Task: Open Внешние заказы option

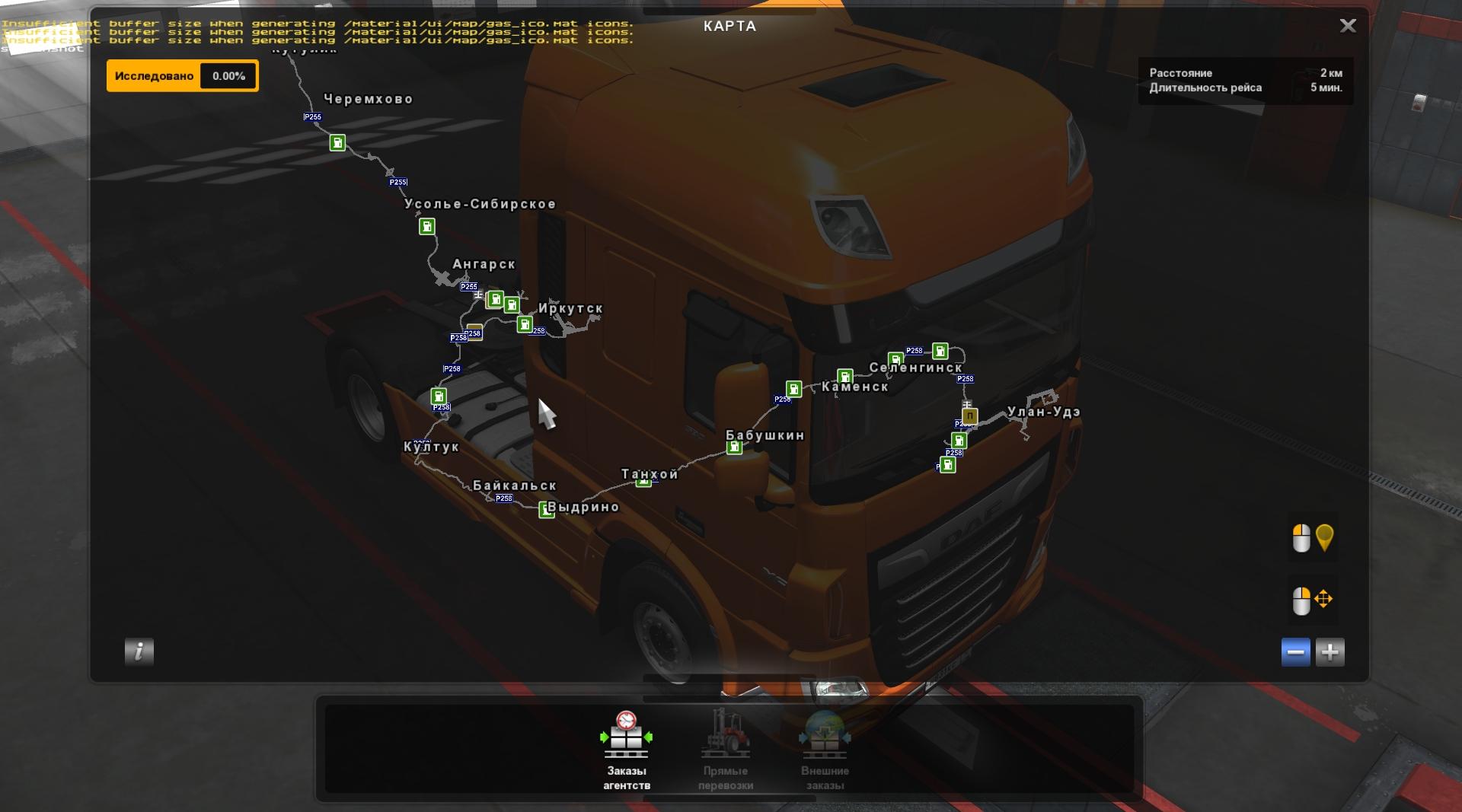Action: click(x=825, y=750)
